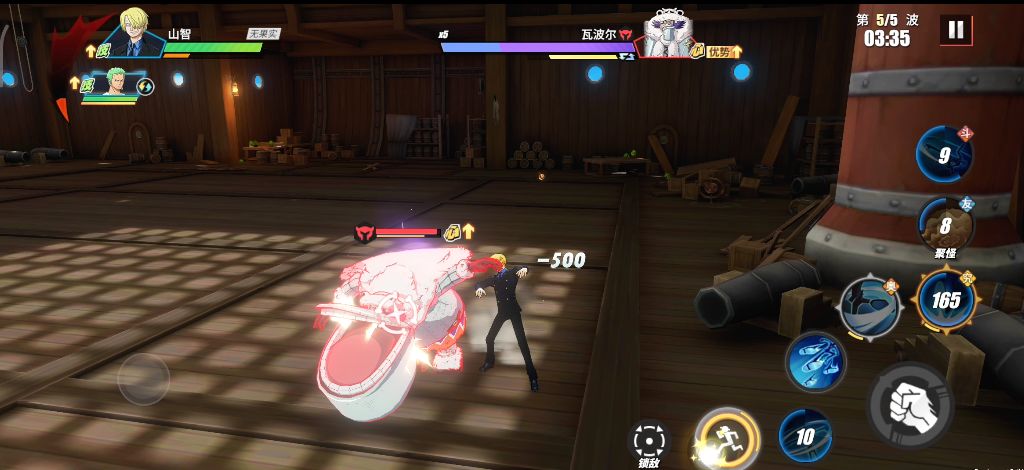Call the 聚怪 assist skill
Screen dimensions: 1024x470
click(x=944, y=227)
